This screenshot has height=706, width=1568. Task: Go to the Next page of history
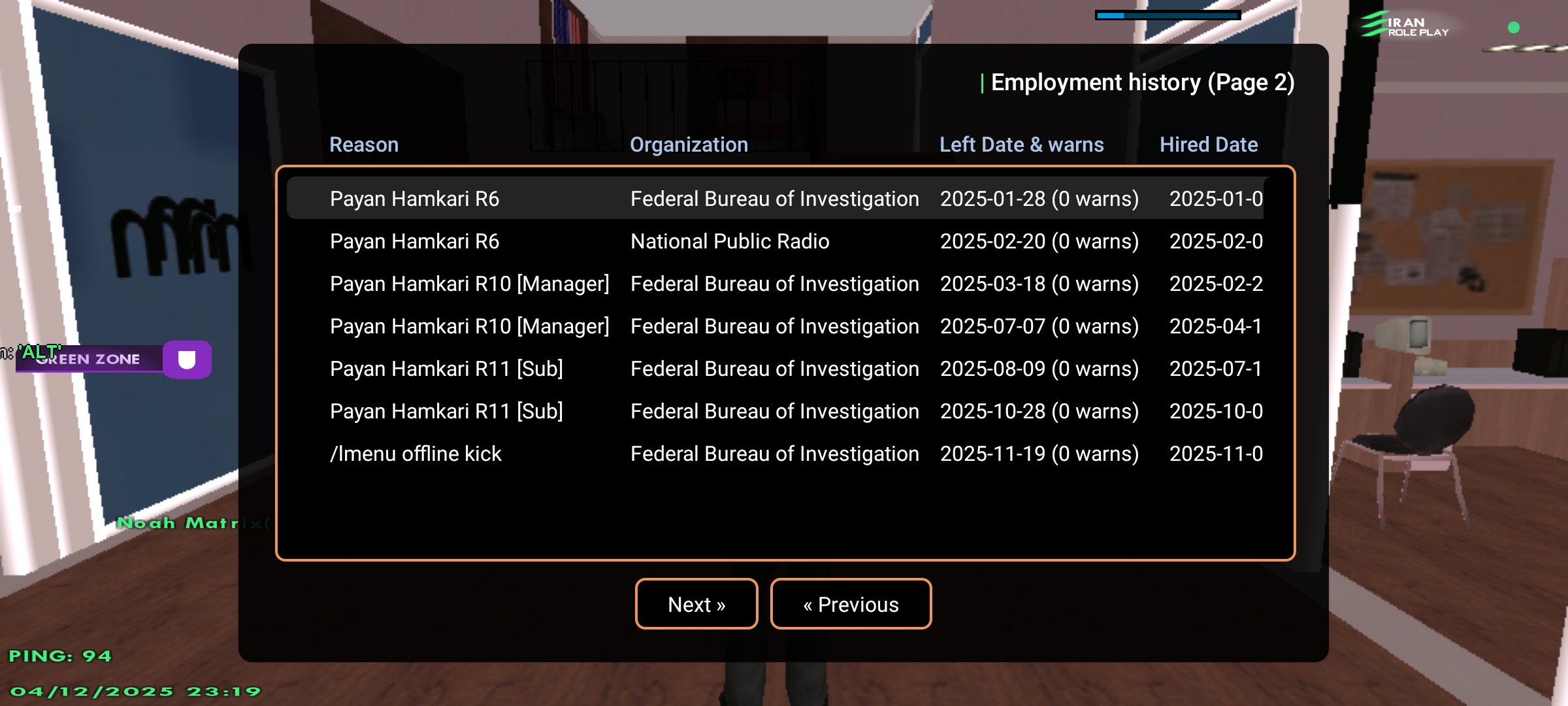tap(696, 604)
